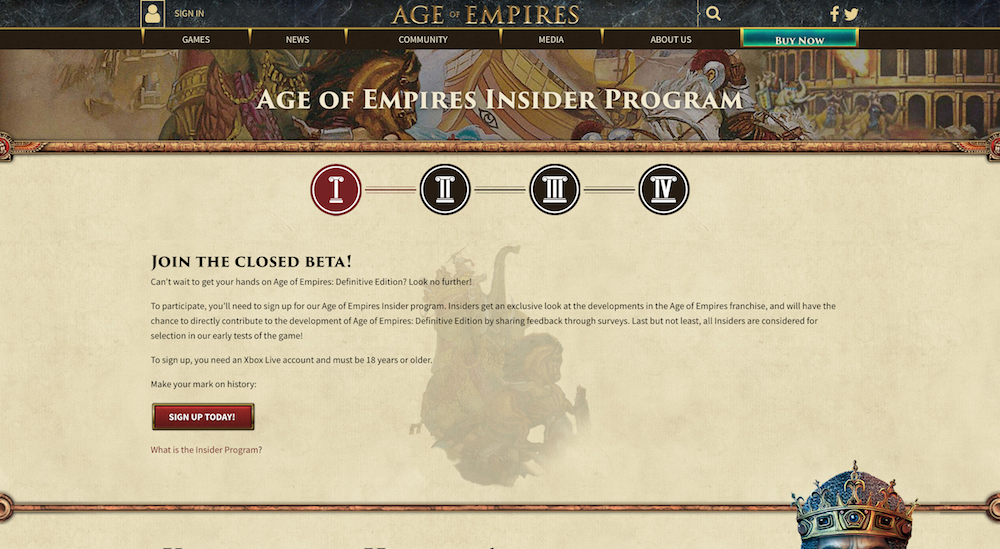Open the Media menu
The width and height of the screenshot is (1000, 549).
pyautogui.click(x=551, y=40)
